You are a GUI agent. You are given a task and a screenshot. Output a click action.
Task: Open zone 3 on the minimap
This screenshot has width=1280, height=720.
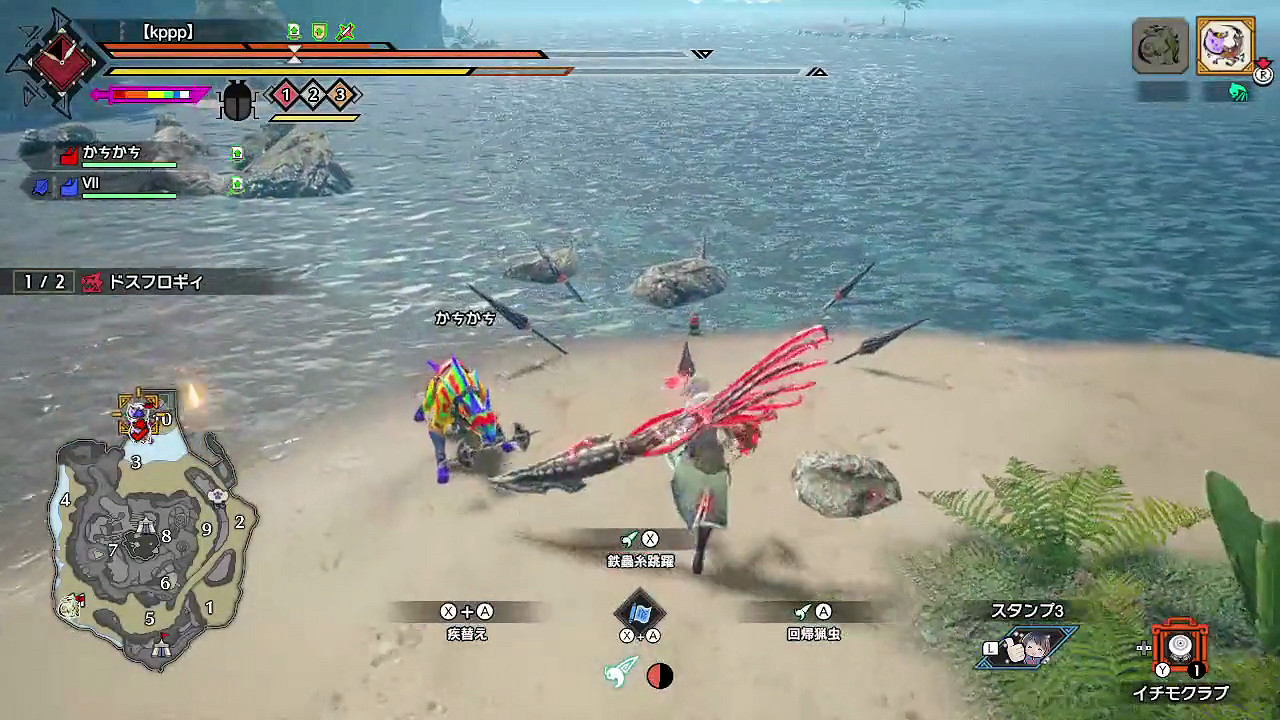134,462
